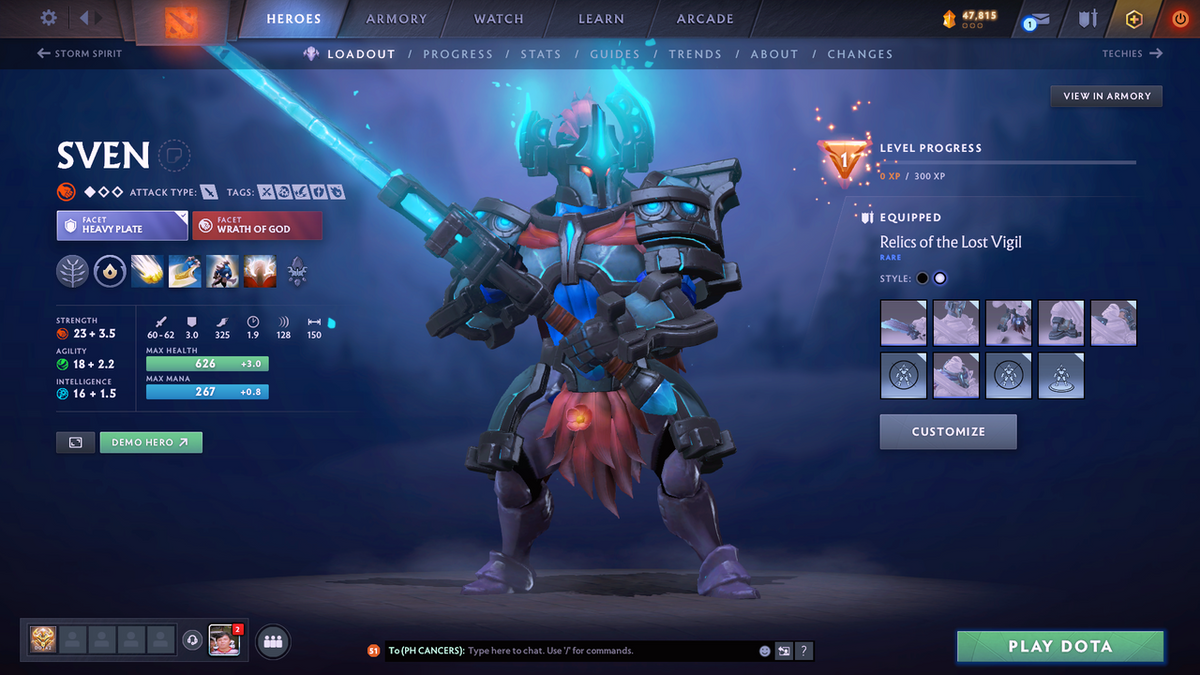Click the chat input field
The height and width of the screenshot is (675, 1200).
pyautogui.click(x=610, y=651)
